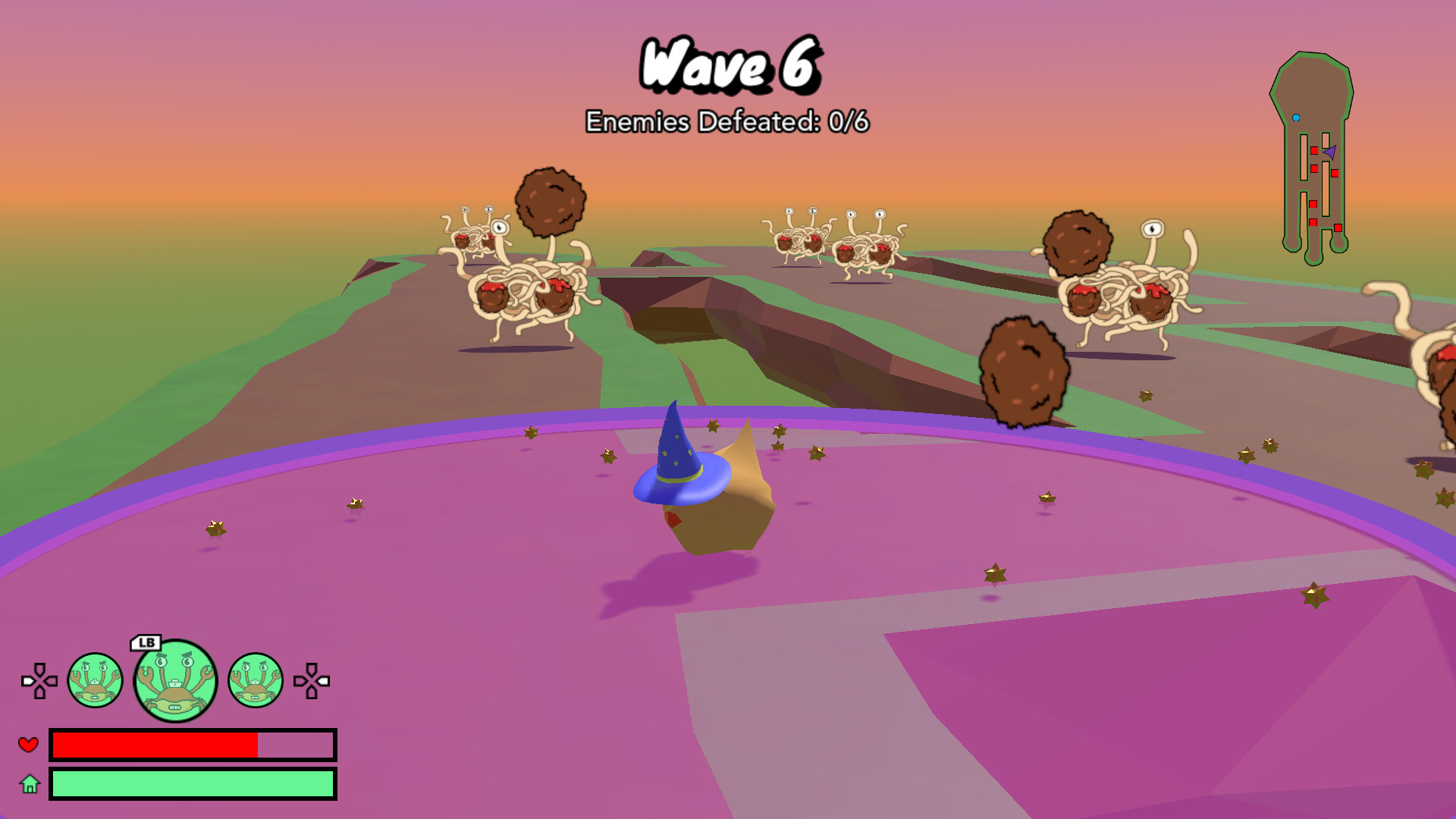Select the leftmost crab ability icon
1456x819 pixels.
click(x=97, y=682)
